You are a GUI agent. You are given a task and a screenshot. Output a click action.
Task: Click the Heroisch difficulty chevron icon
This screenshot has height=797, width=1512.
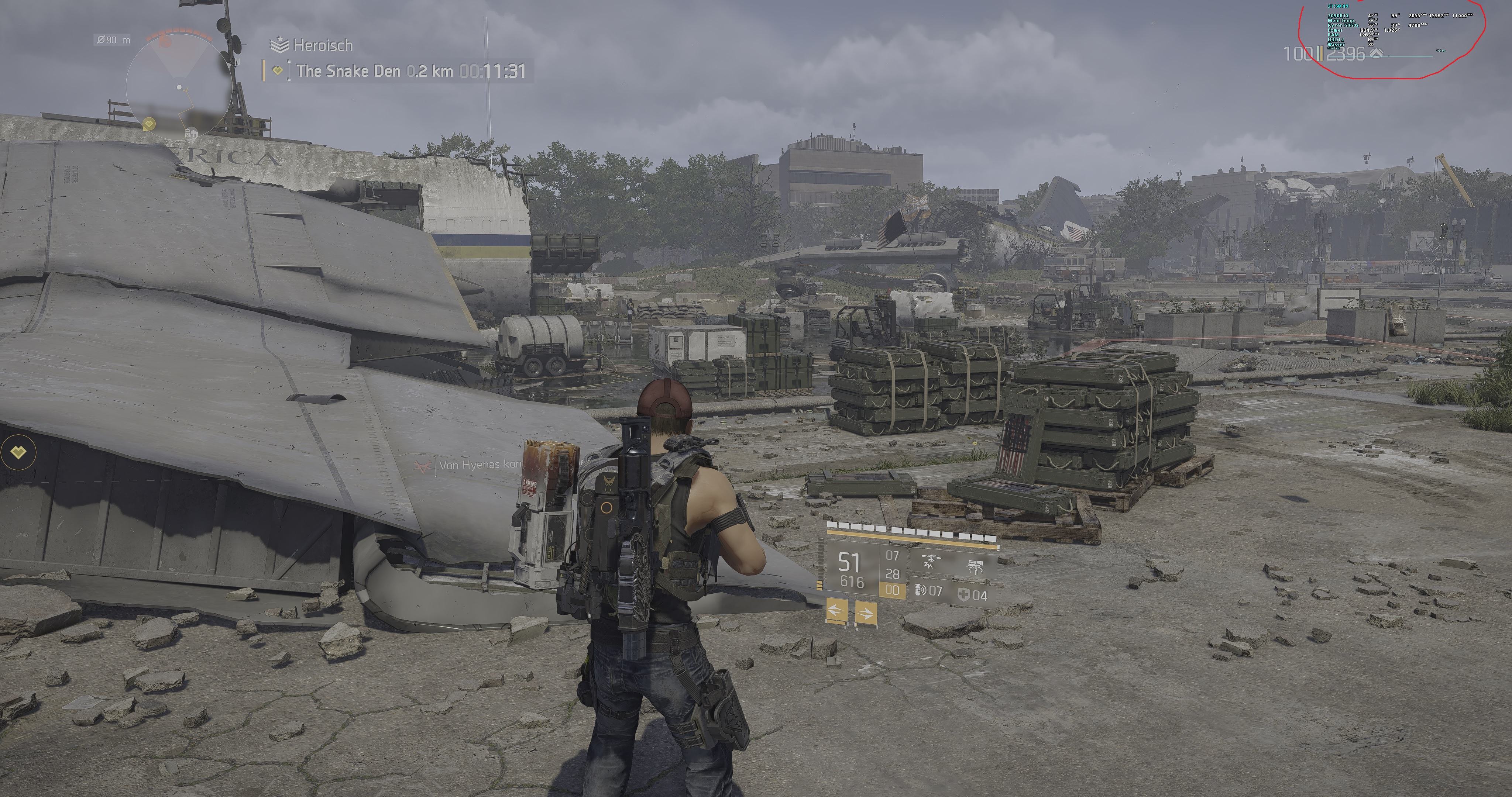click(x=279, y=45)
